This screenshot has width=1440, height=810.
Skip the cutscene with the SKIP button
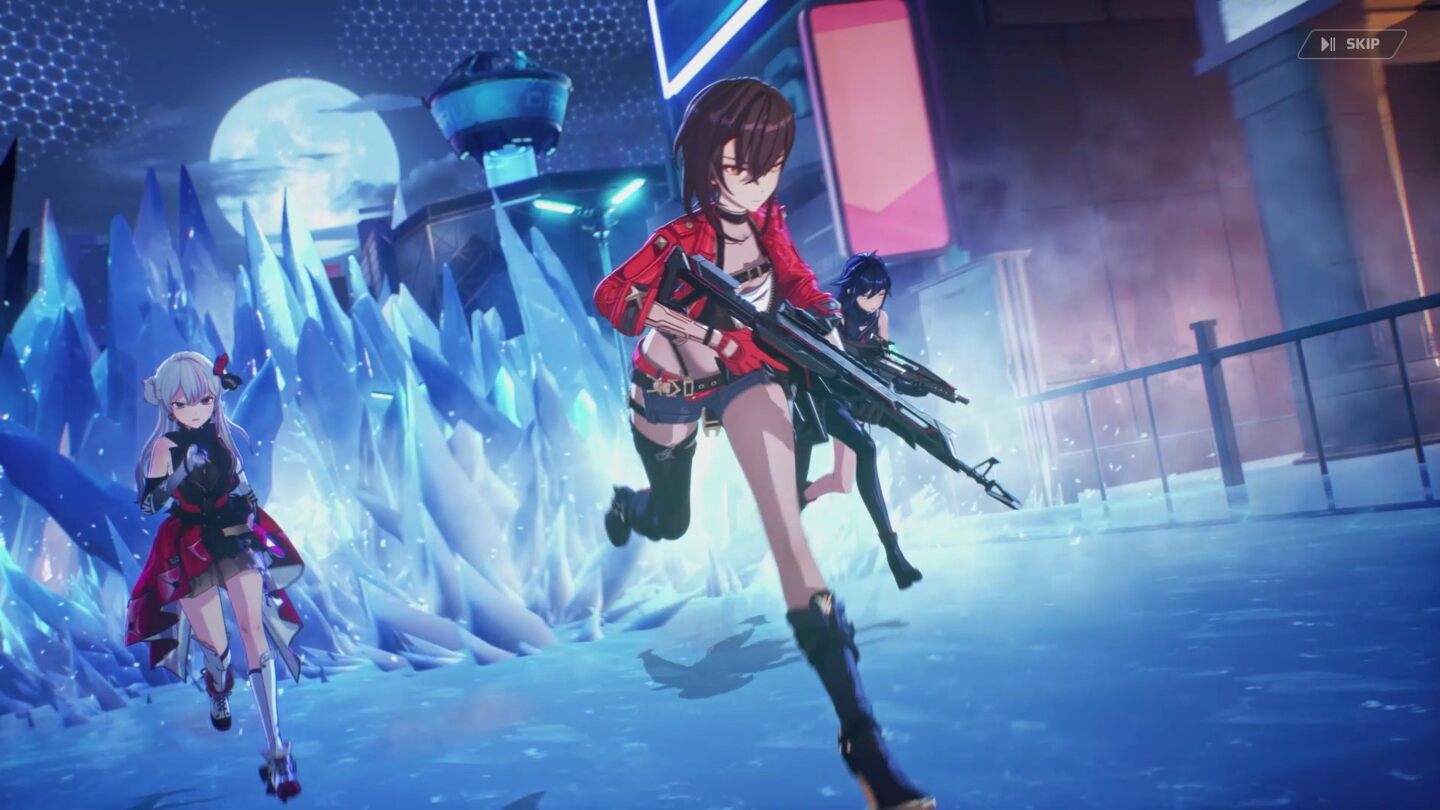click(x=1351, y=44)
